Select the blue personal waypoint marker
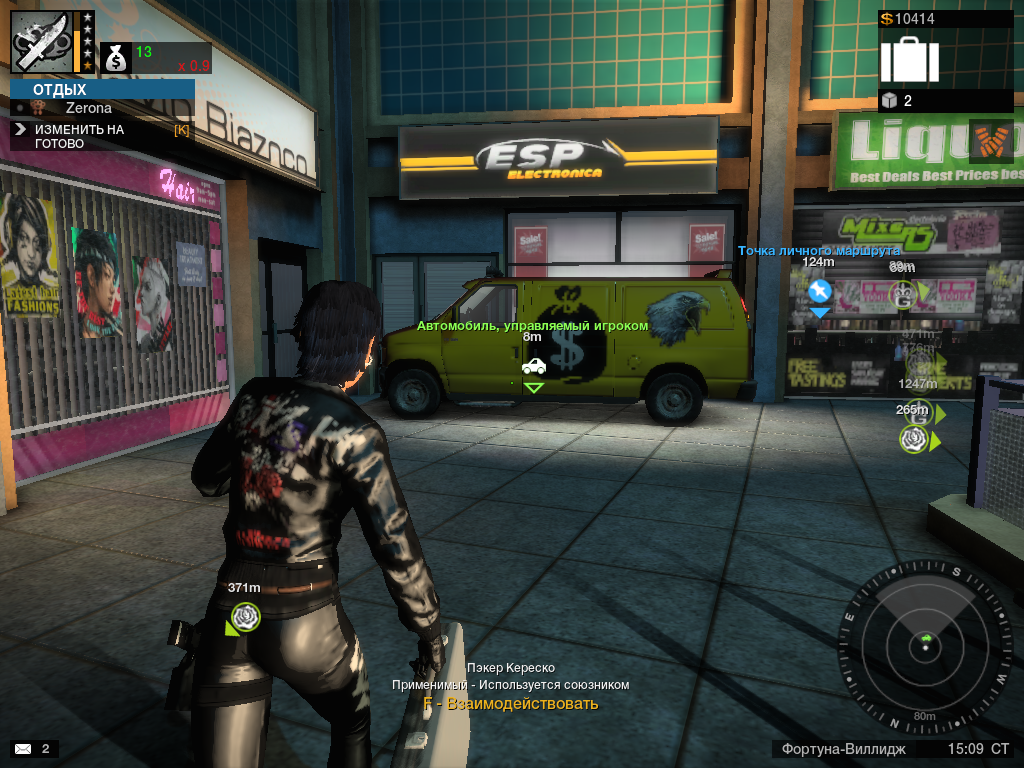The image size is (1024, 768). (819, 292)
